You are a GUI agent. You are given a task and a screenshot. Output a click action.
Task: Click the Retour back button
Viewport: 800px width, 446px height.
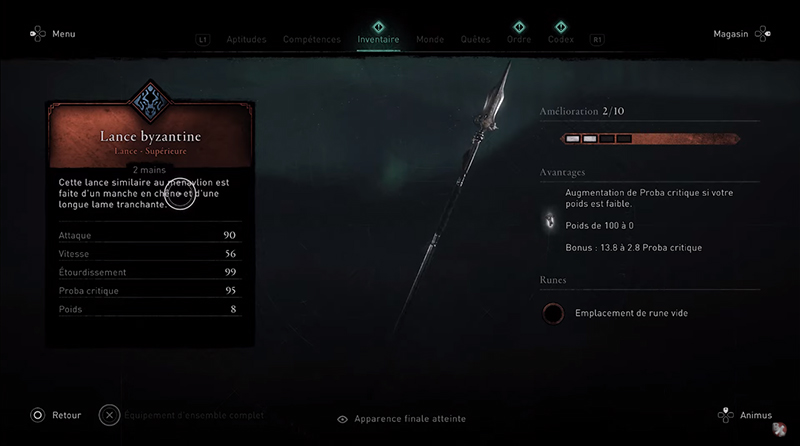[58, 414]
